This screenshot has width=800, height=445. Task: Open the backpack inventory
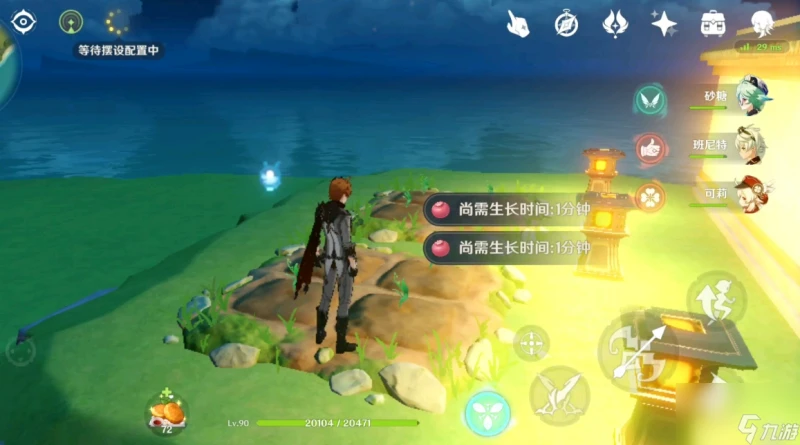(713, 22)
